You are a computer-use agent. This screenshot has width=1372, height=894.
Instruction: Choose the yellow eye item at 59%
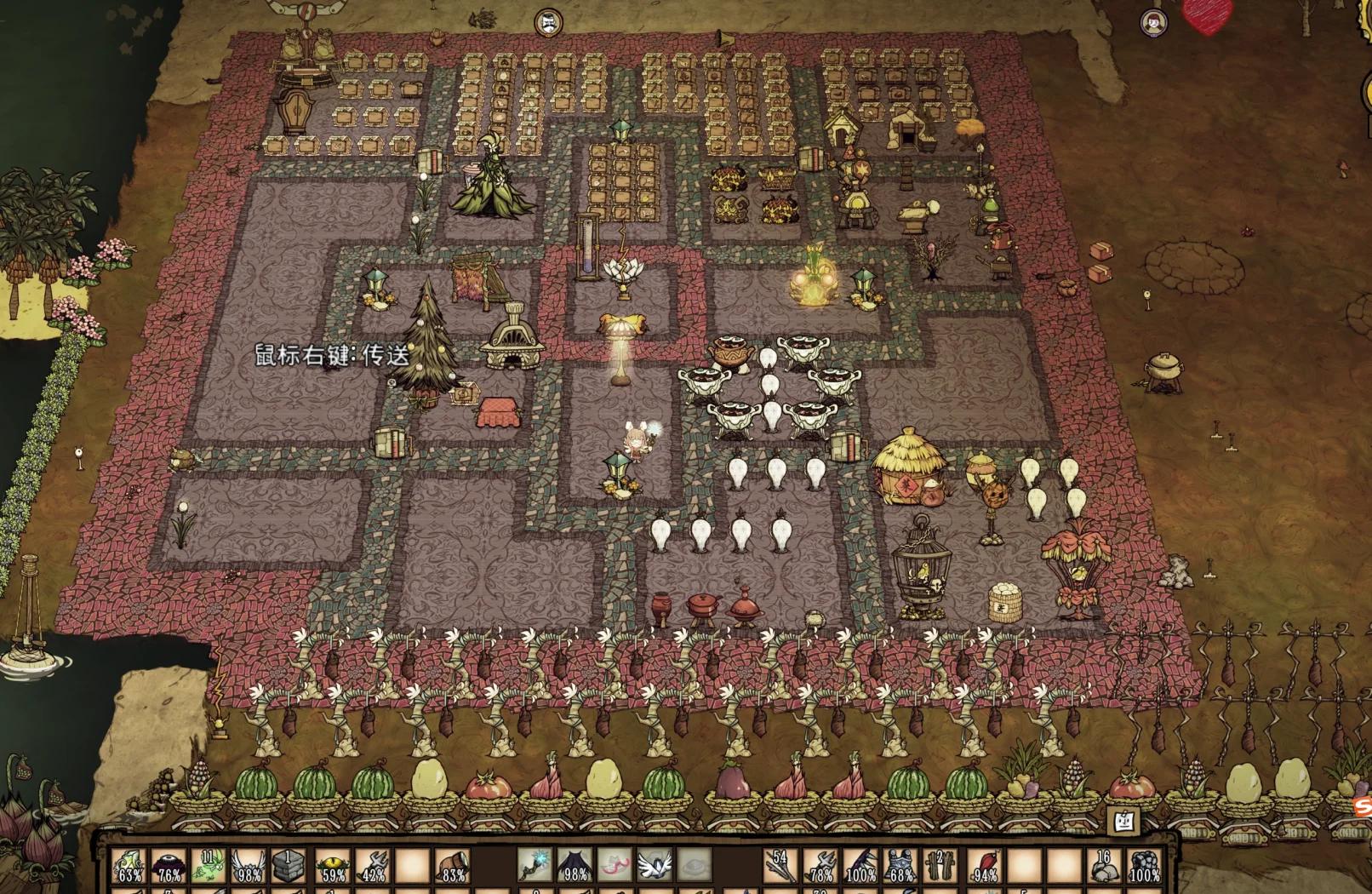pyautogui.click(x=331, y=866)
